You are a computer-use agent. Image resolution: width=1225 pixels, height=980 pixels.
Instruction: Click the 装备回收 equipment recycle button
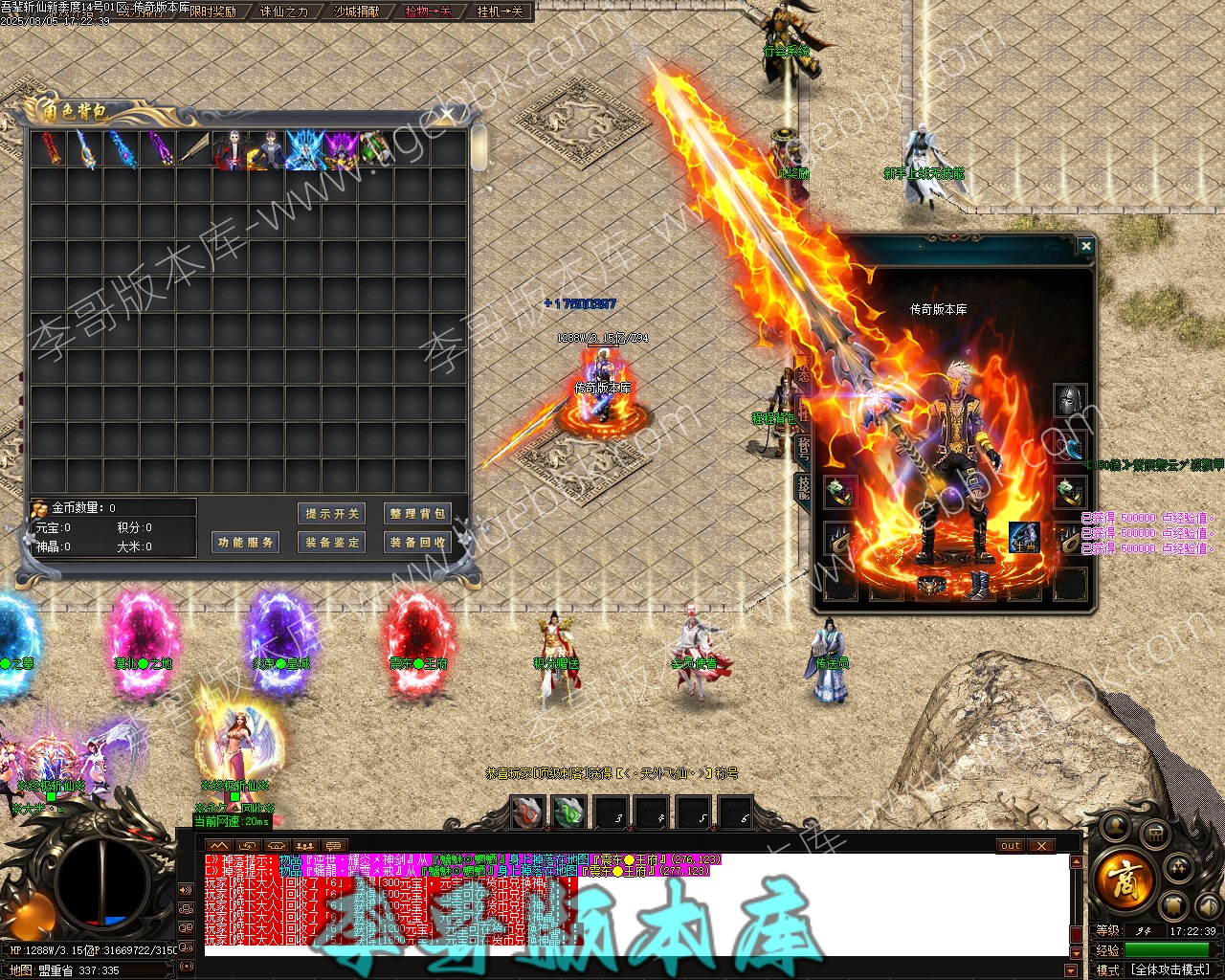click(x=416, y=543)
